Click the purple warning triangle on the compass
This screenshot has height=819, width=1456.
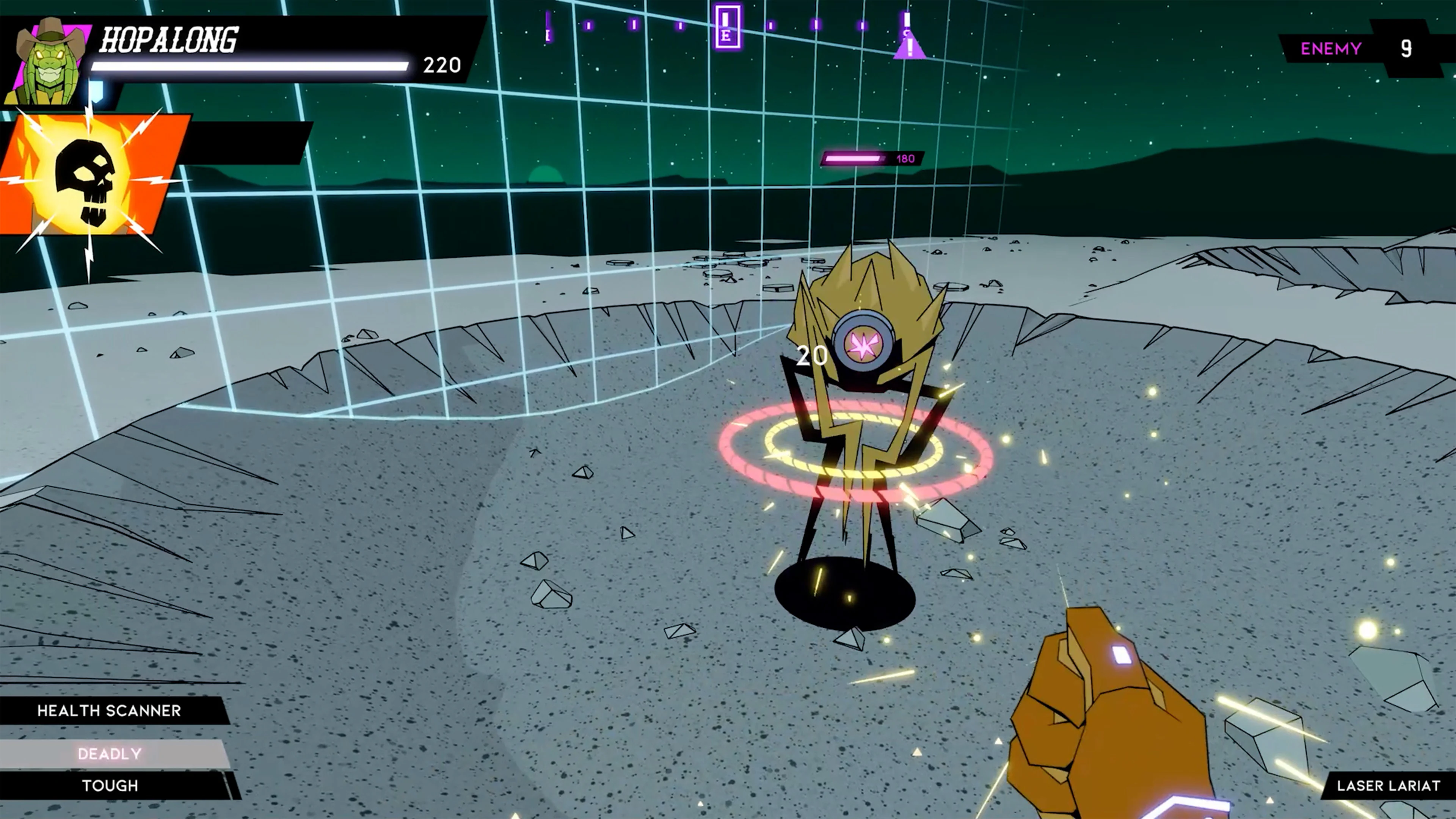910,48
